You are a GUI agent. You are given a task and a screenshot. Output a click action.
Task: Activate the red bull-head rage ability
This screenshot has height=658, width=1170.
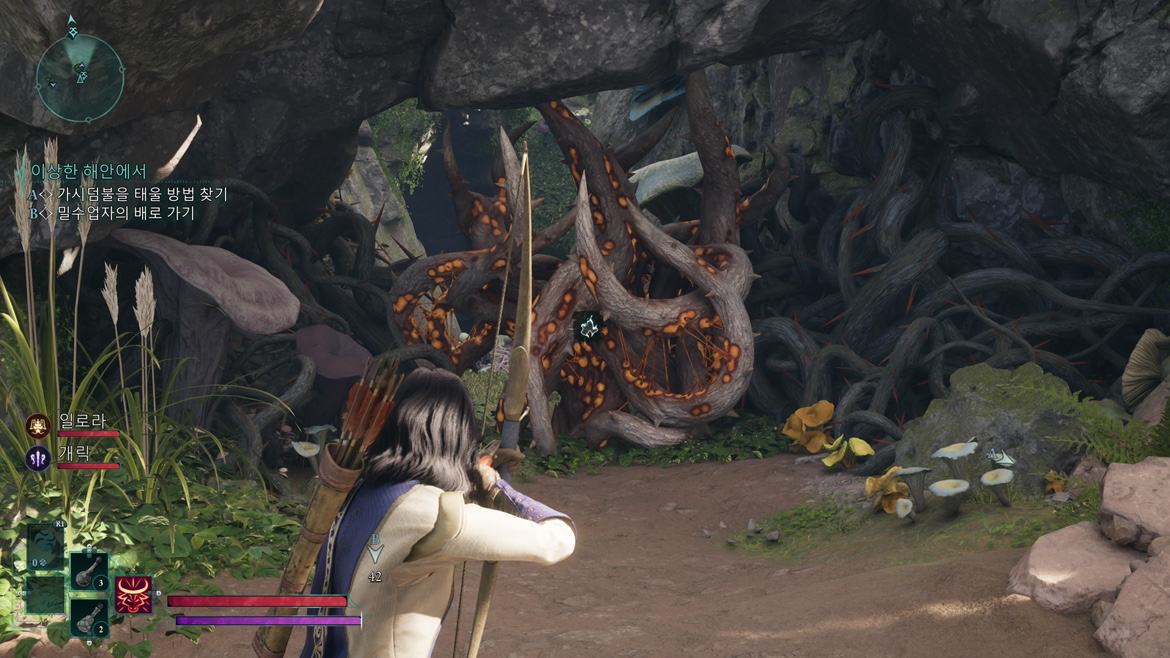(x=134, y=594)
